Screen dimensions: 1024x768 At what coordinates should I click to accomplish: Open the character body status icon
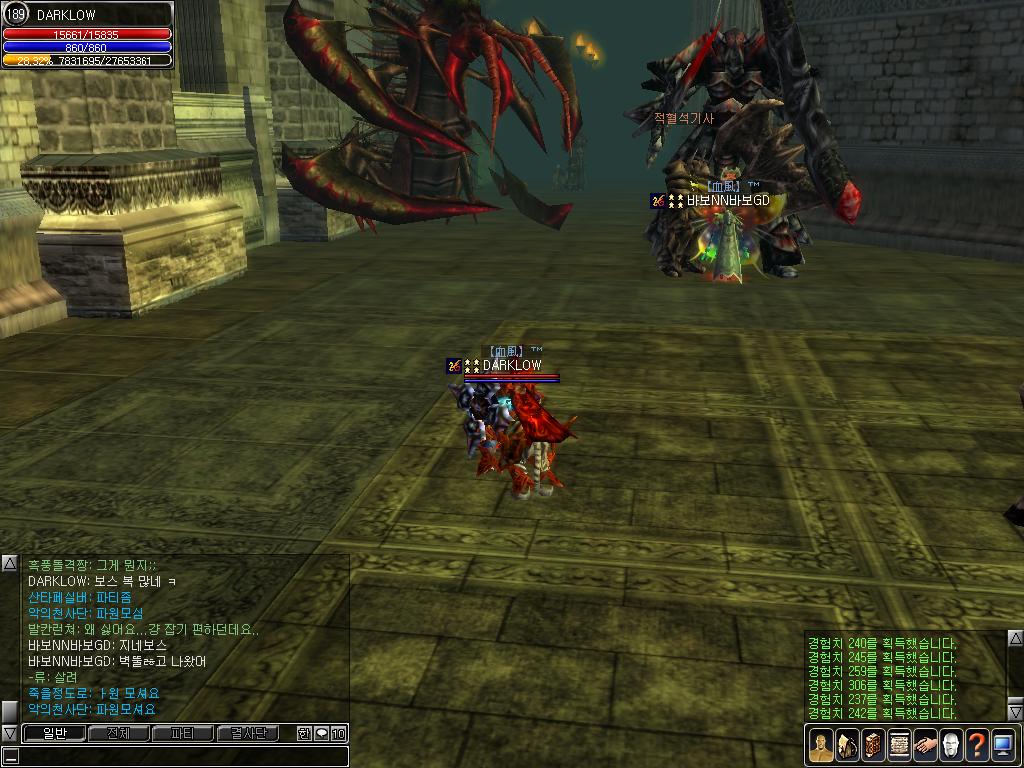(x=820, y=746)
